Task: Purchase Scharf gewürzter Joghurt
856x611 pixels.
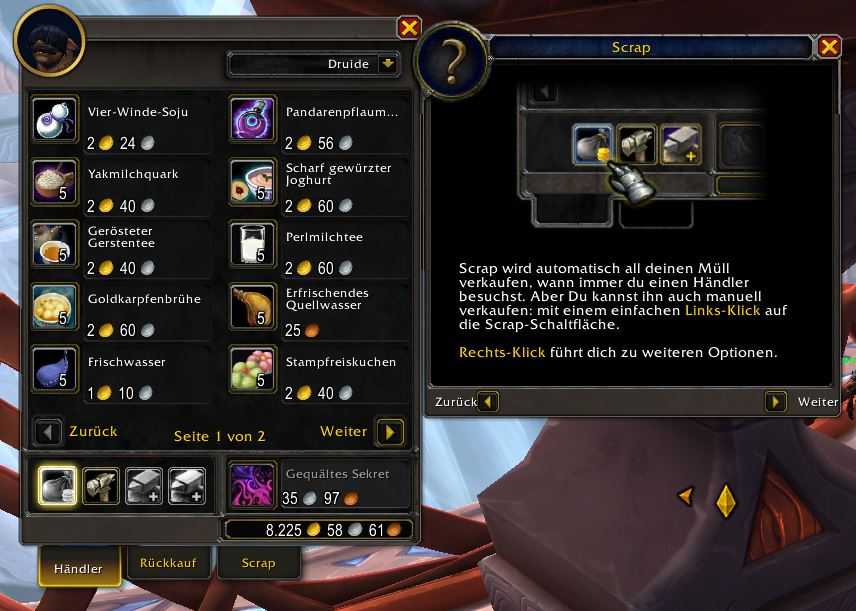Action: pos(249,178)
